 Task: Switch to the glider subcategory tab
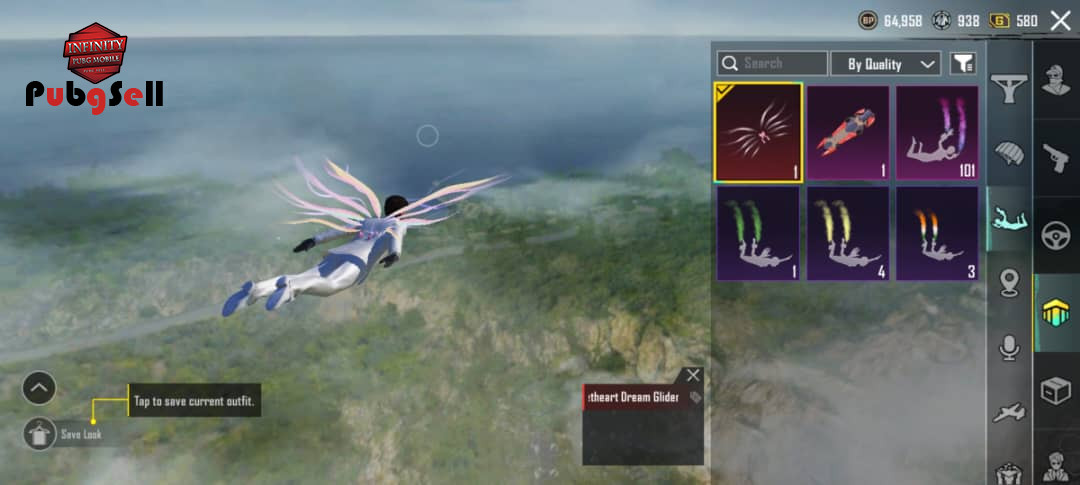click(1009, 90)
